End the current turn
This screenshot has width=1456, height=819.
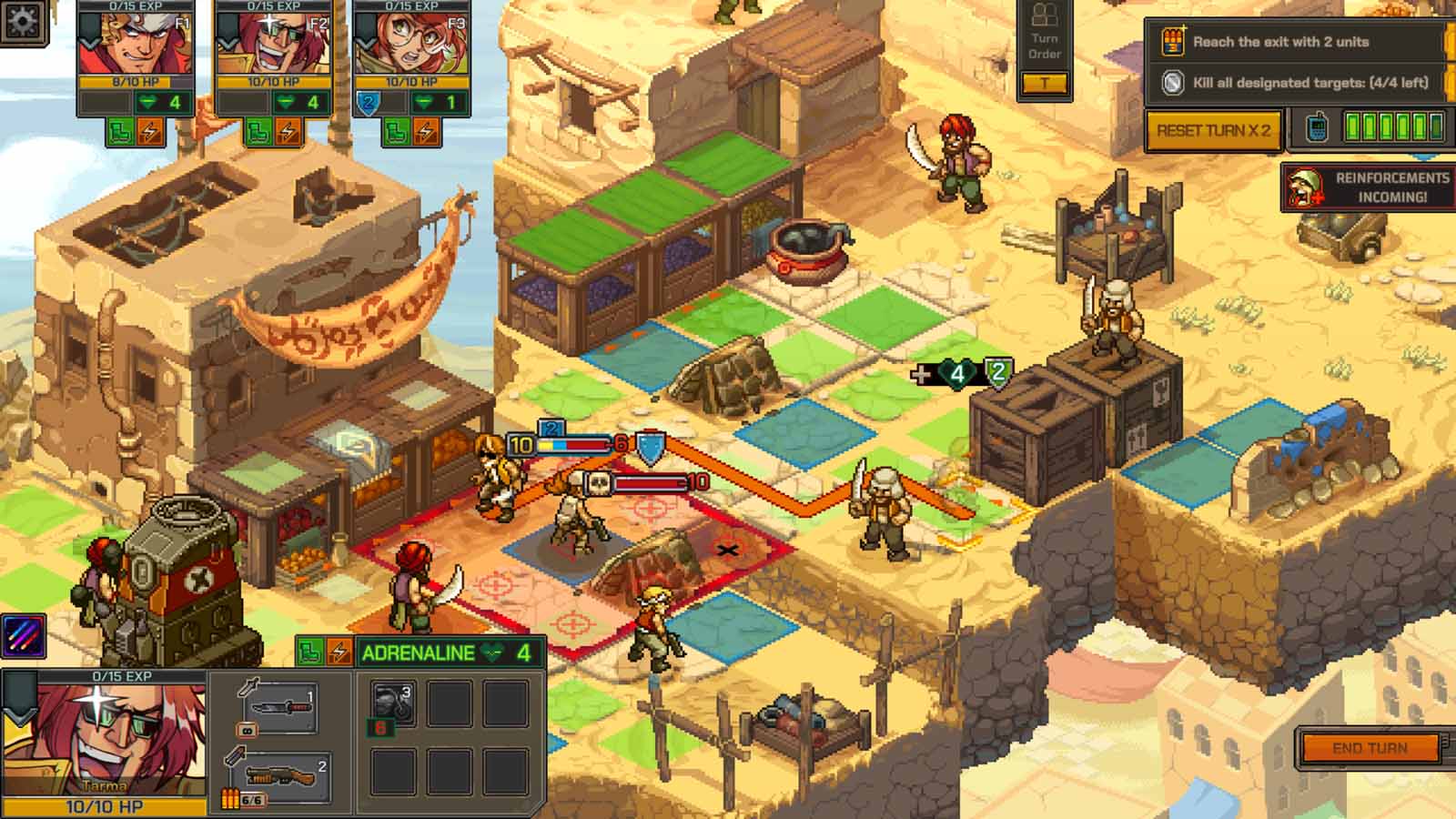pos(1370,748)
